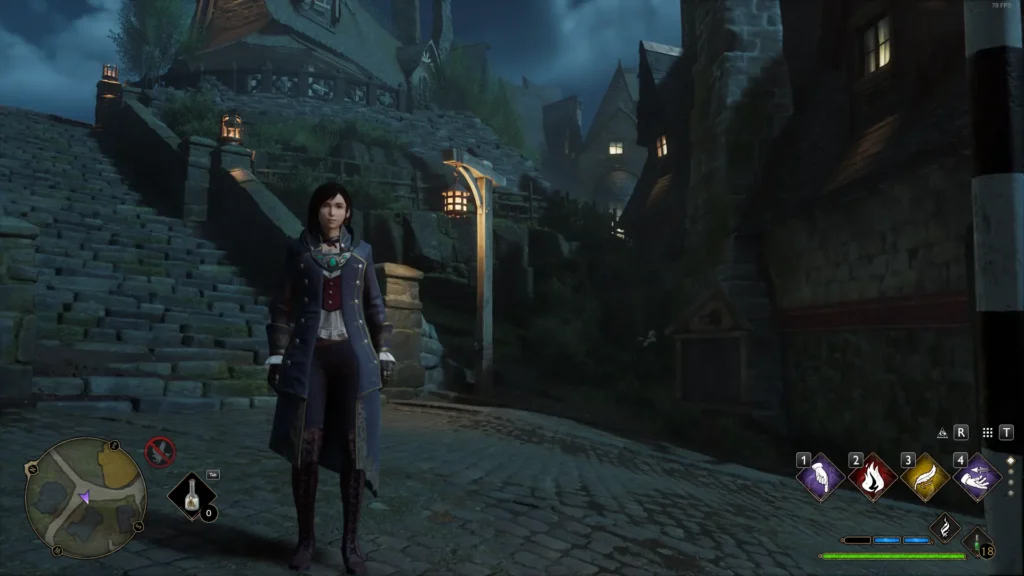1024x576 pixels.
Task: Open the spell-set dotted grid icon
Action: tap(987, 433)
